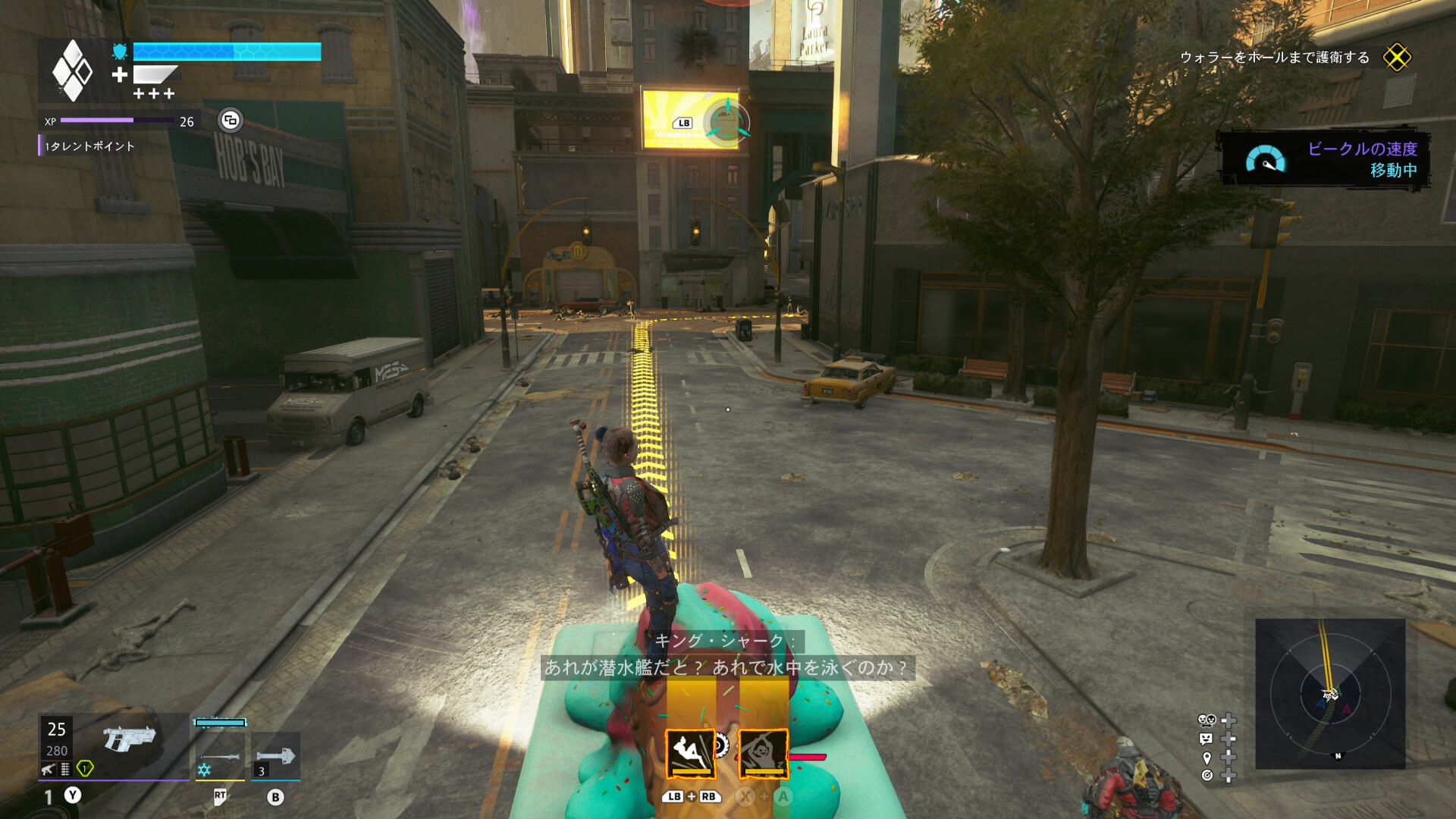
Task: Click the swap-character two-faces icon
Action: (1207, 720)
